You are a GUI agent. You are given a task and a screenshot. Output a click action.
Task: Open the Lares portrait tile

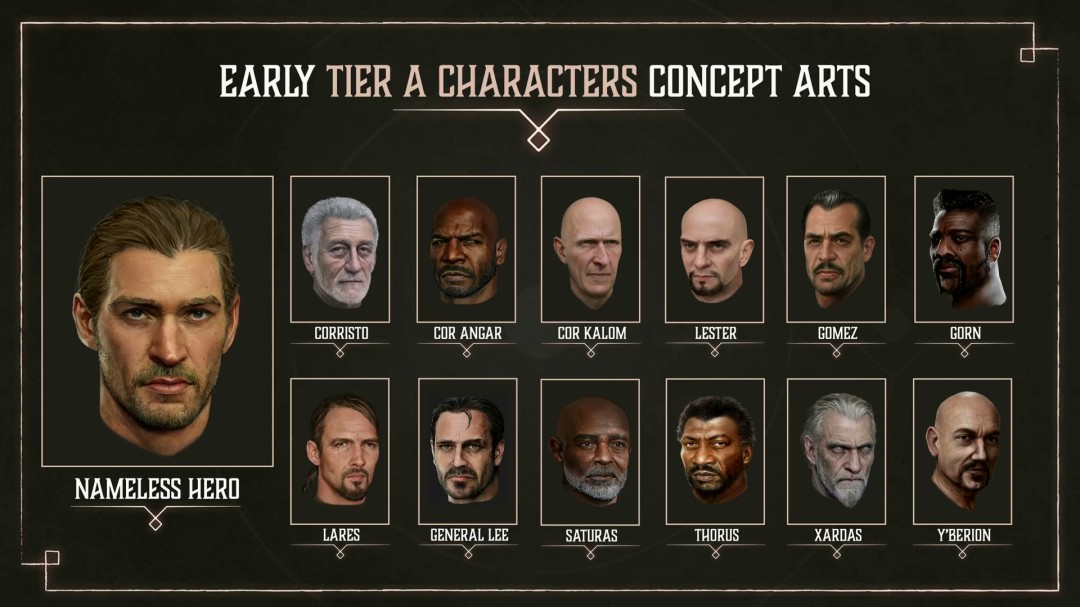pyautogui.click(x=340, y=451)
